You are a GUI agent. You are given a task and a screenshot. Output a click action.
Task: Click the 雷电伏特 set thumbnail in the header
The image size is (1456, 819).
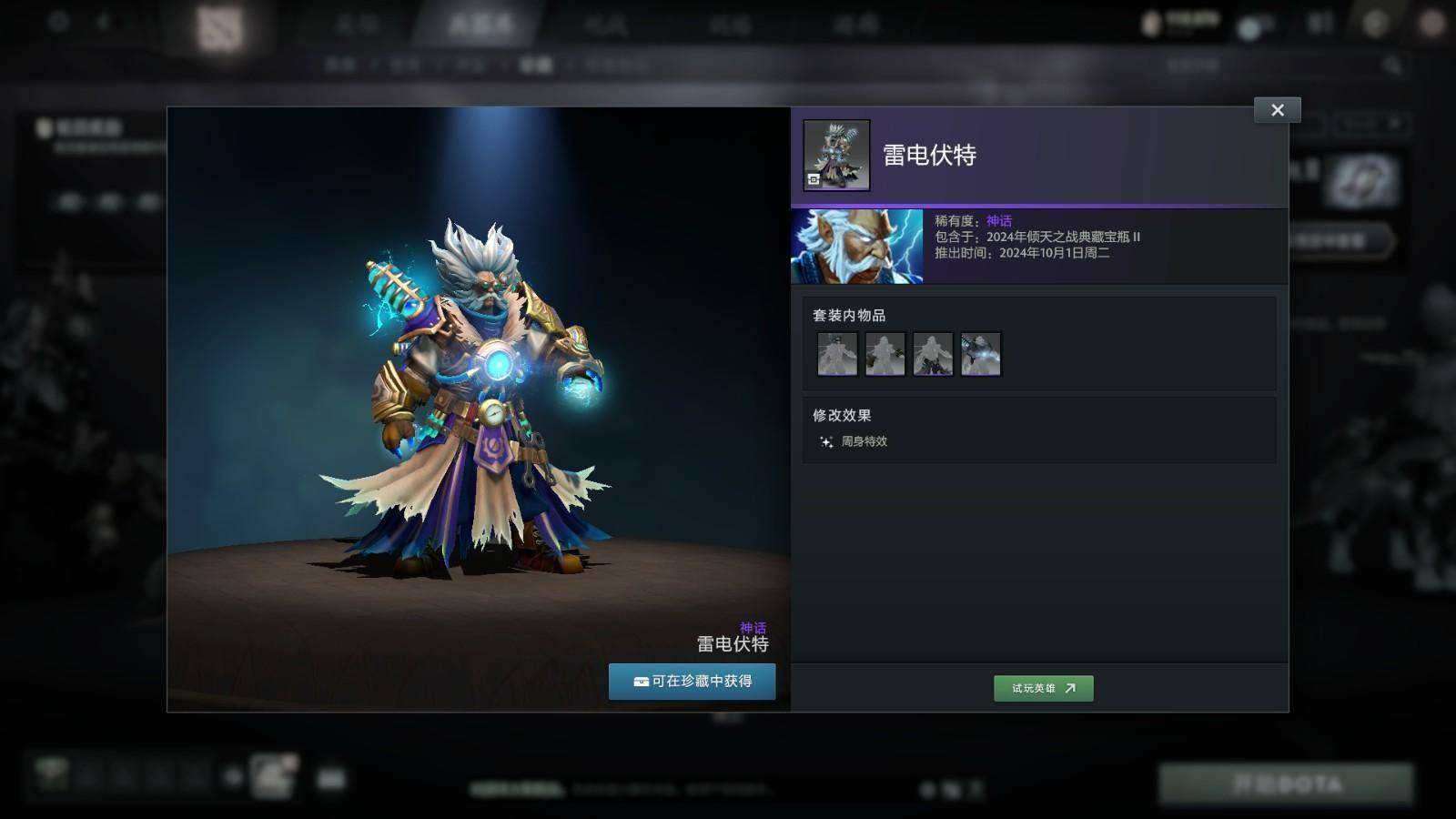tap(836, 156)
